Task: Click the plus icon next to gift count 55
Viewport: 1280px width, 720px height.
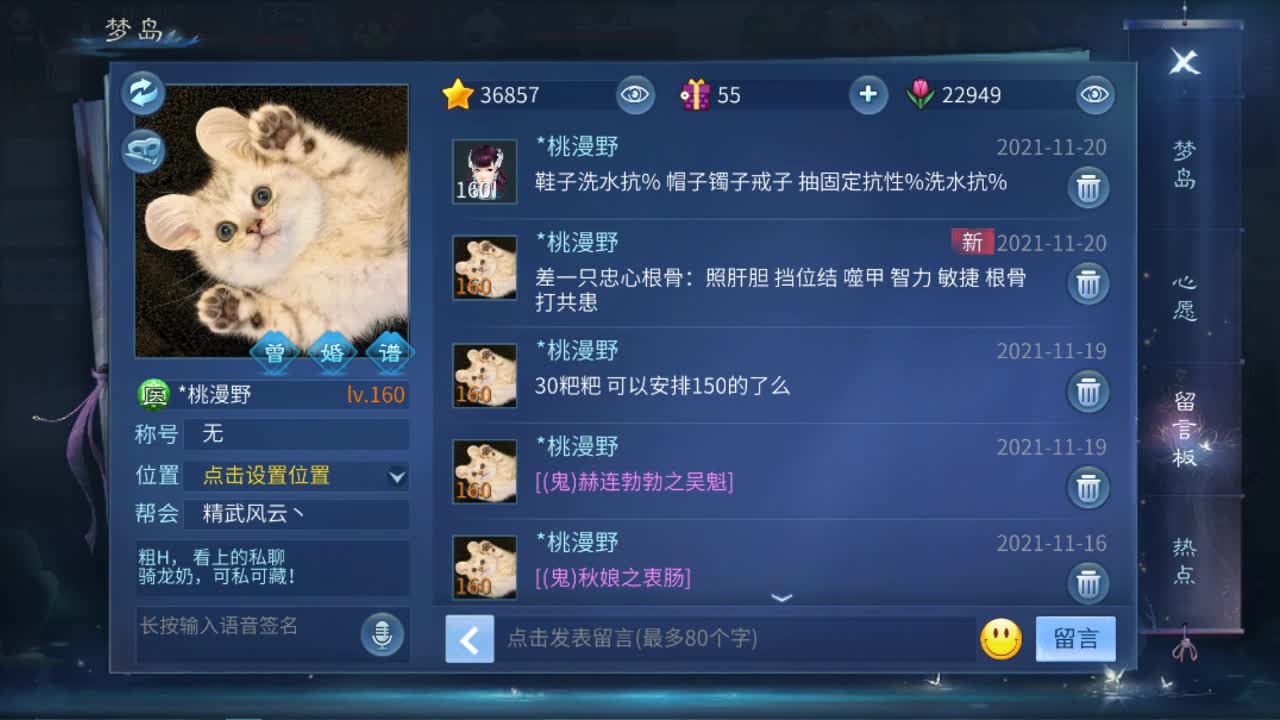Action: [x=868, y=95]
